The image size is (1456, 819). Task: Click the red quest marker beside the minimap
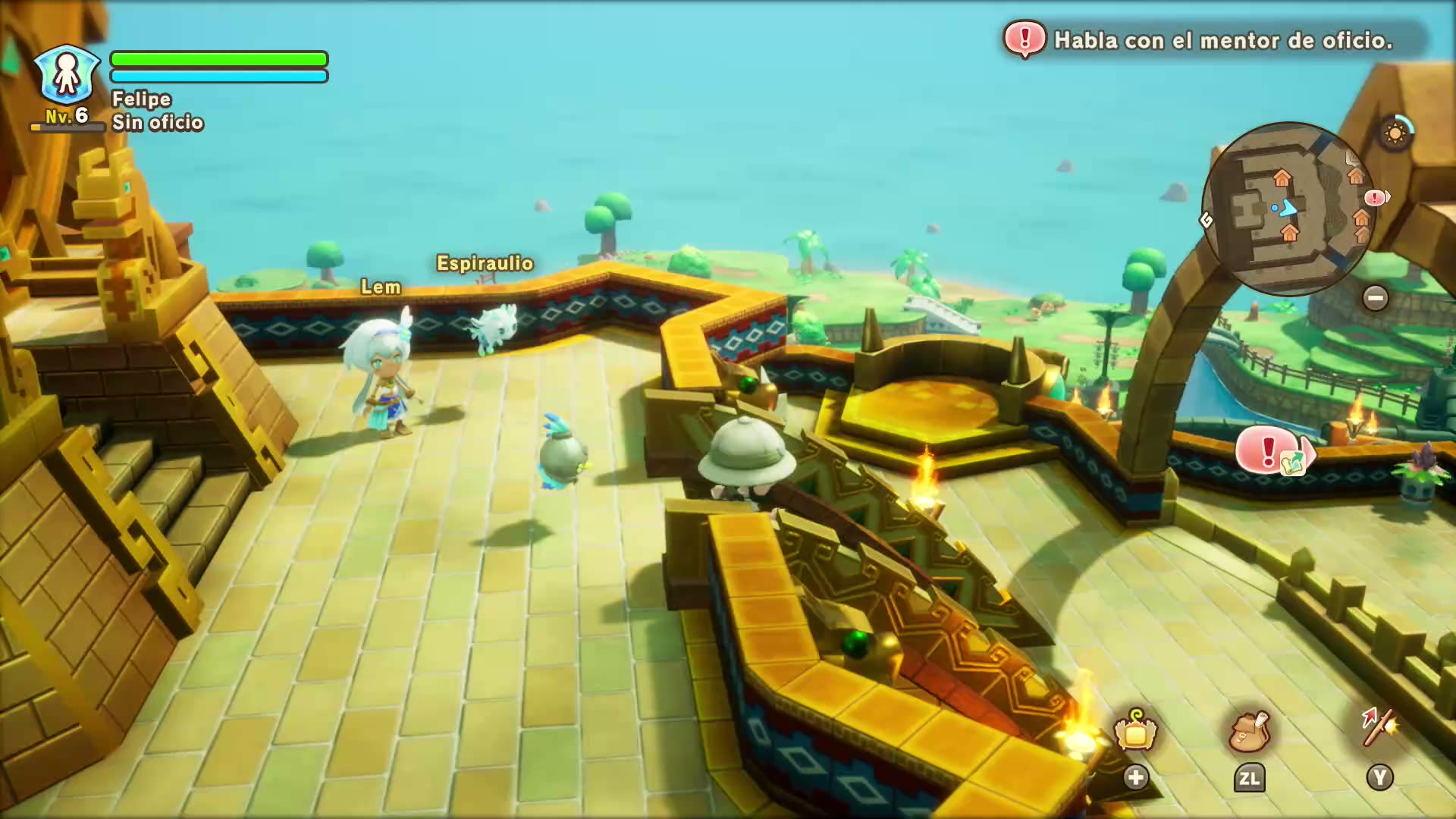coord(1375,198)
